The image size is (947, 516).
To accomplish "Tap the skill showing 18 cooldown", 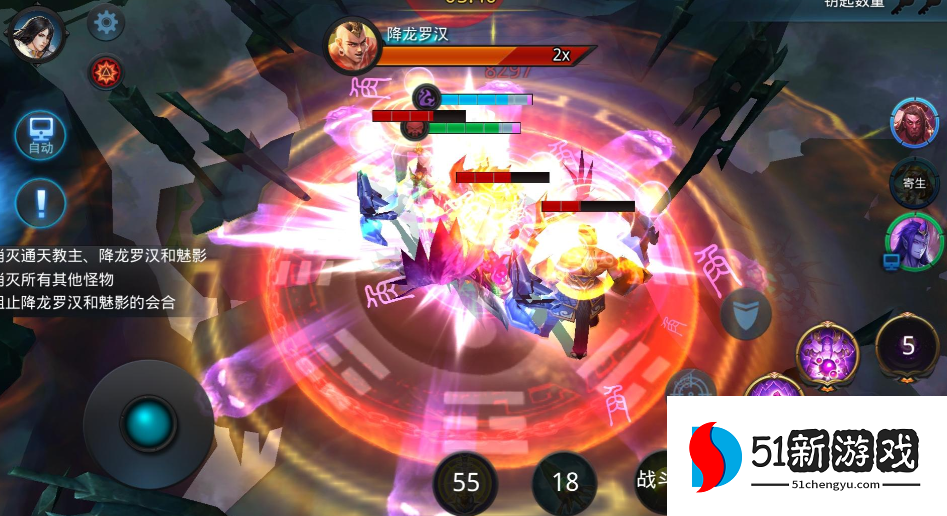I will pyautogui.click(x=565, y=483).
